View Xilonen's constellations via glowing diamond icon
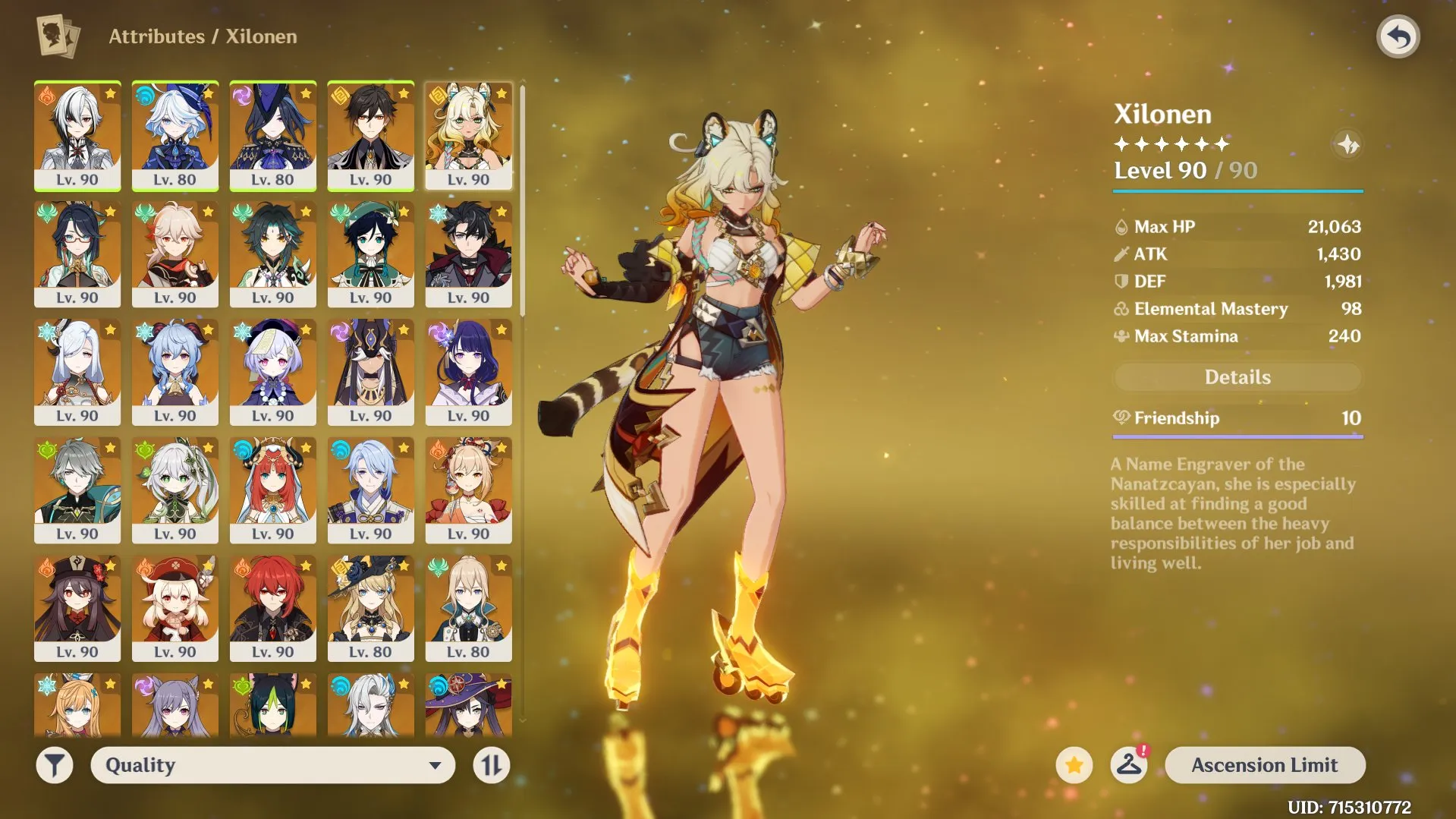This screenshot has height=819, width=1456. tap(1347, 145)
